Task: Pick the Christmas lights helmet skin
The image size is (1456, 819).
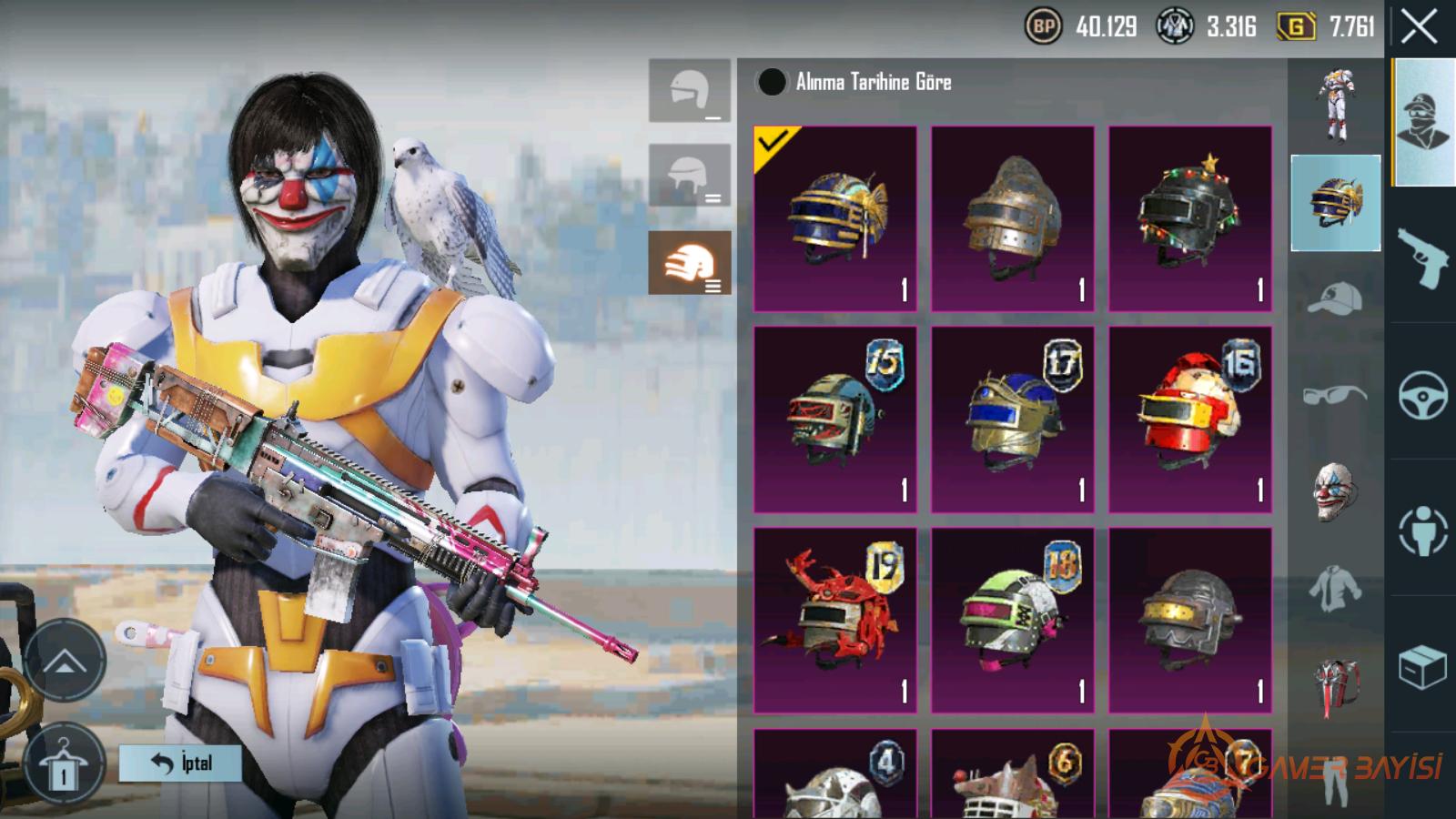Action: click(x=1190, y=219)
